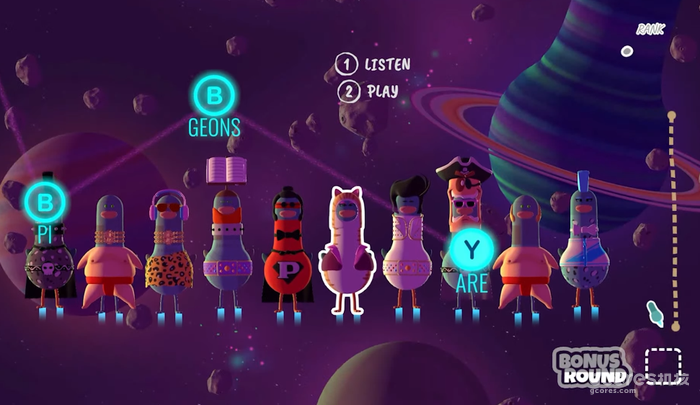The height and width of the screenshot is (405, 700).
Task: Select the Play step indicator
Action: point(368,91)
